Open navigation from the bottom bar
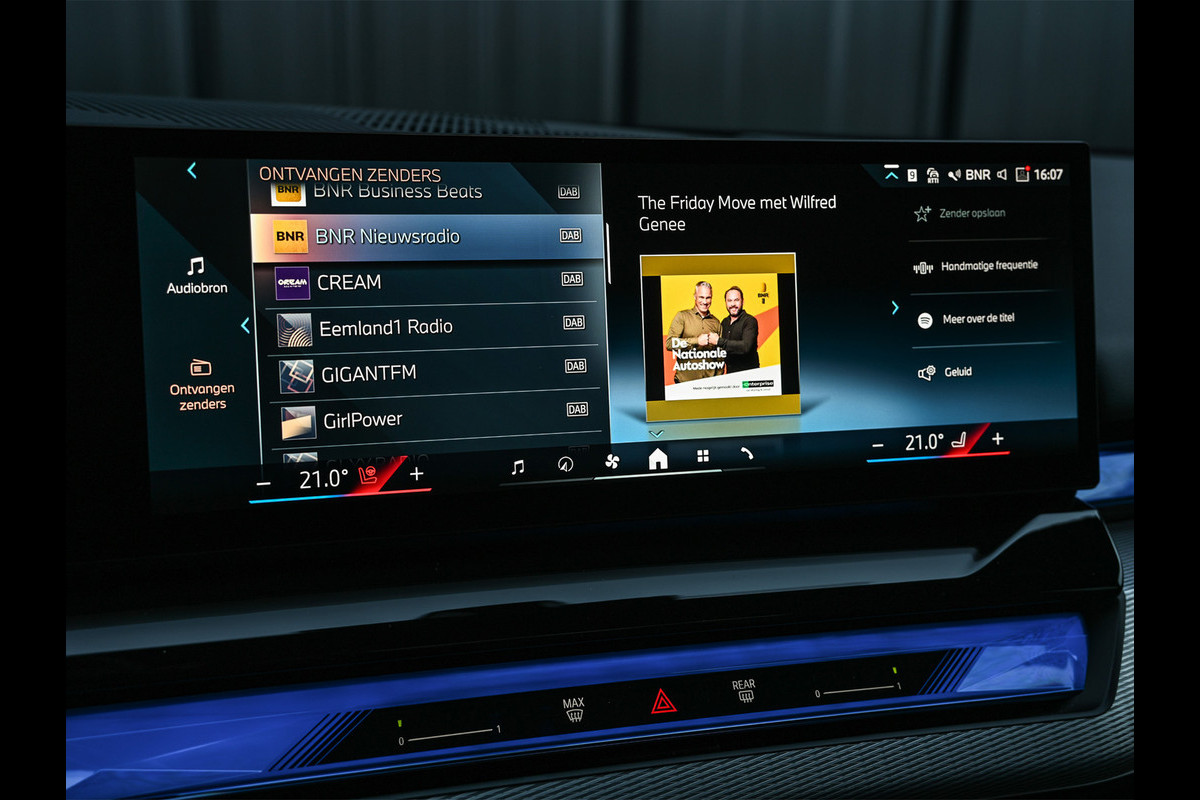 [565, 464]
